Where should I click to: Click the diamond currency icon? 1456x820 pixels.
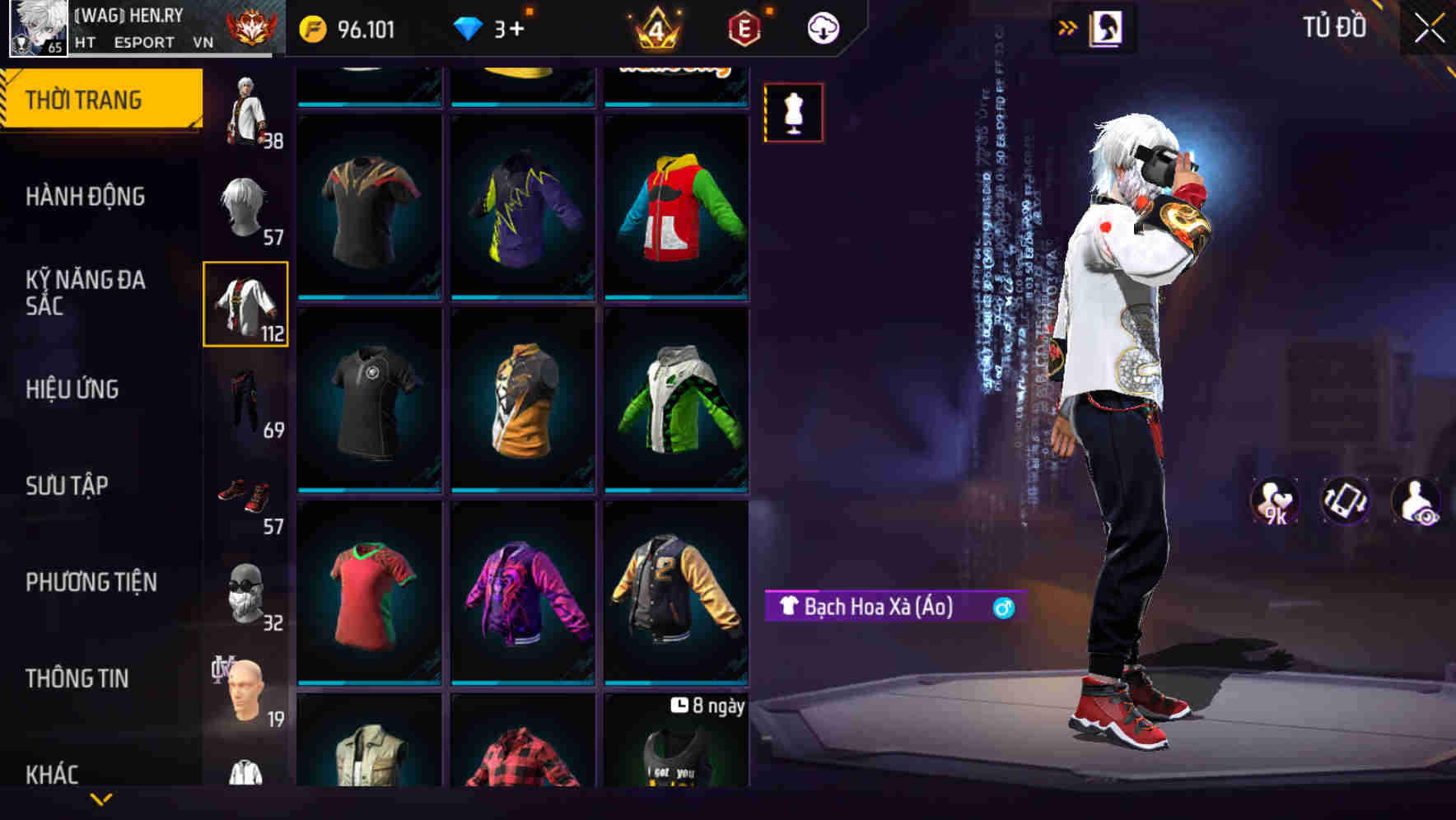pyautogui.click(x=470, y=27)
